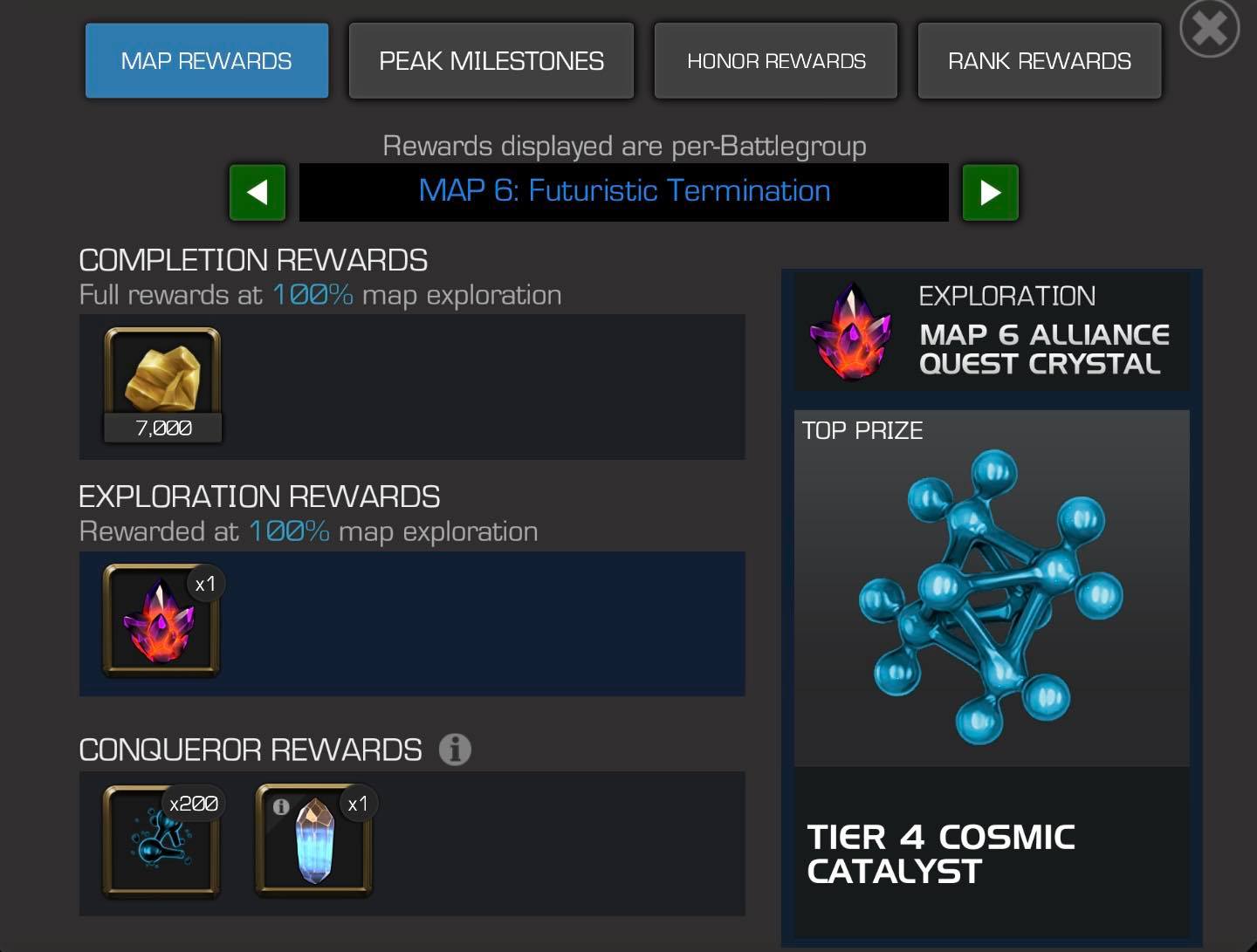The width and height of the screenshot is (1257, 952).
Task: Switch to the PEAK MILESTONES tab
Action: 491,60
